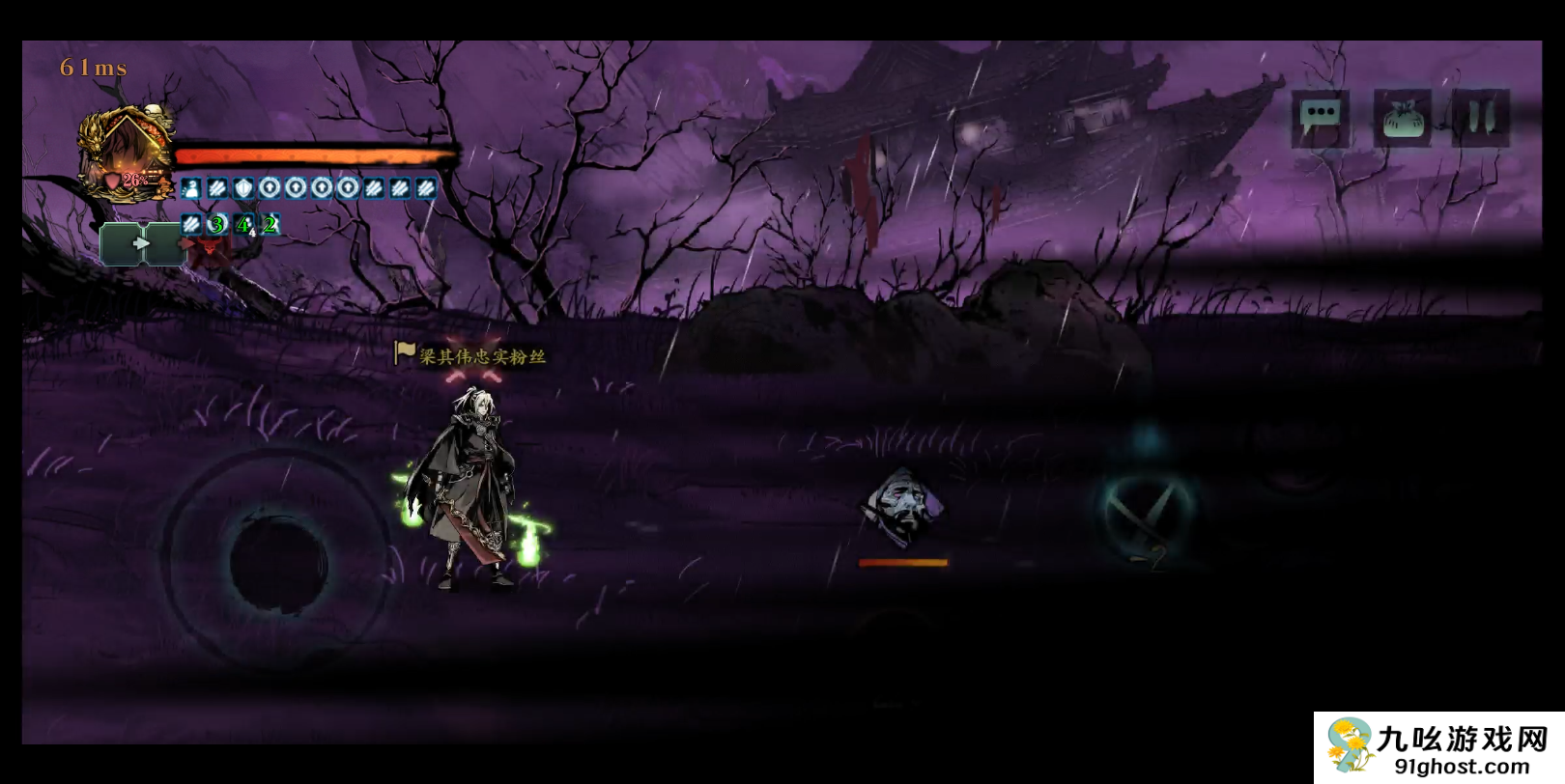Tap the green arrow swap panel
Screen dimensions: 1565x784
point(141,243)
